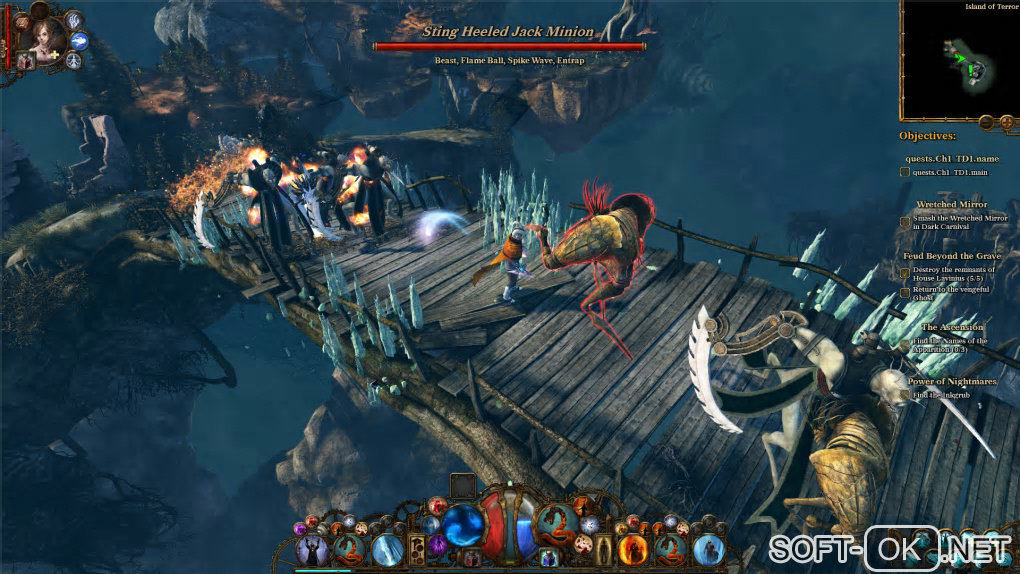
Task: Click the purple orb skill icon
Action: (x=437, y=546)
